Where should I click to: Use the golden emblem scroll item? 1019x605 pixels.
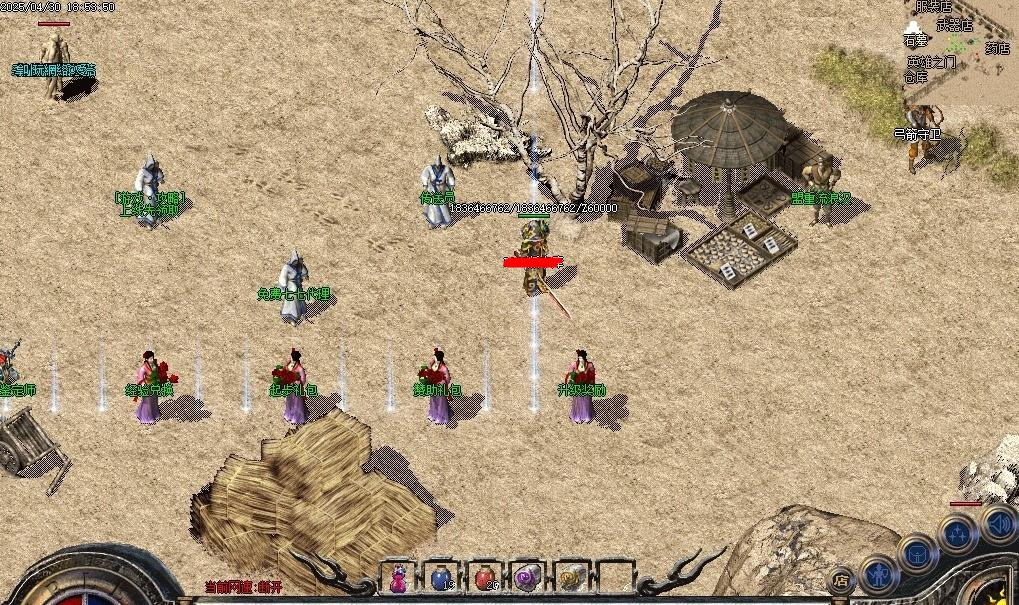pyautogui.click(x=571, y=578)
